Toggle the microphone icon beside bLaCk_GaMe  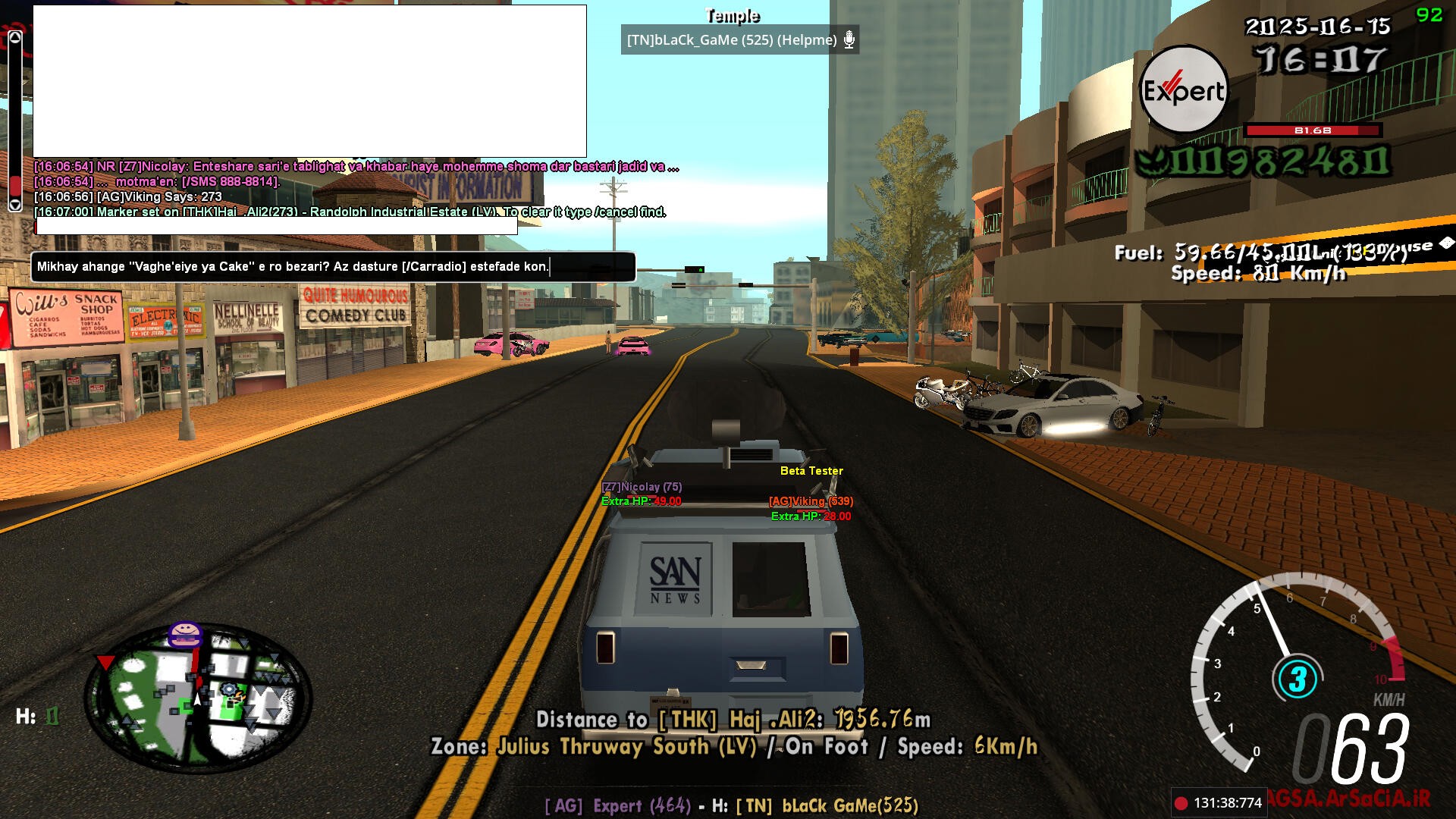849,40
